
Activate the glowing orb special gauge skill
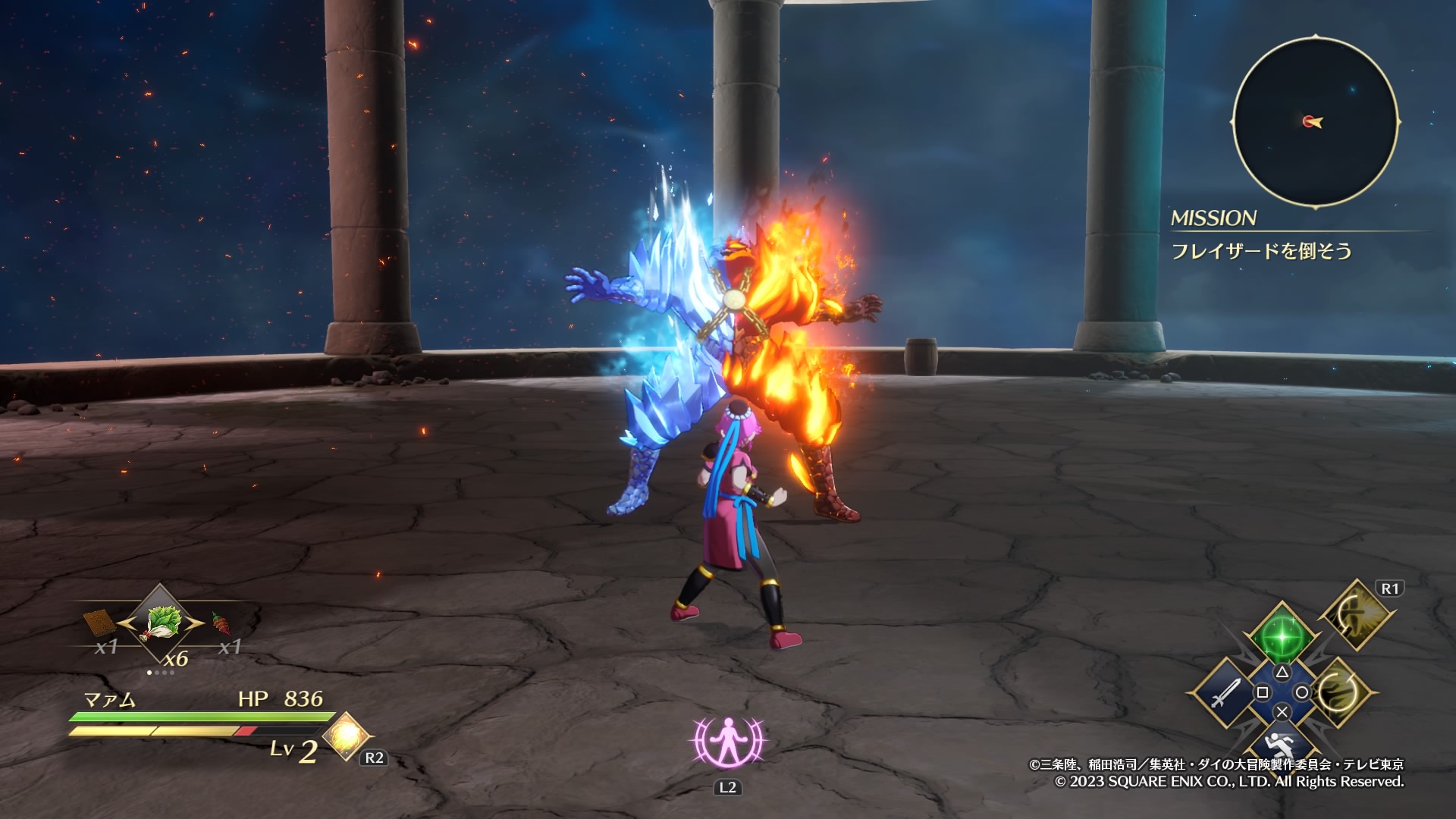click(x=346, y=736)
